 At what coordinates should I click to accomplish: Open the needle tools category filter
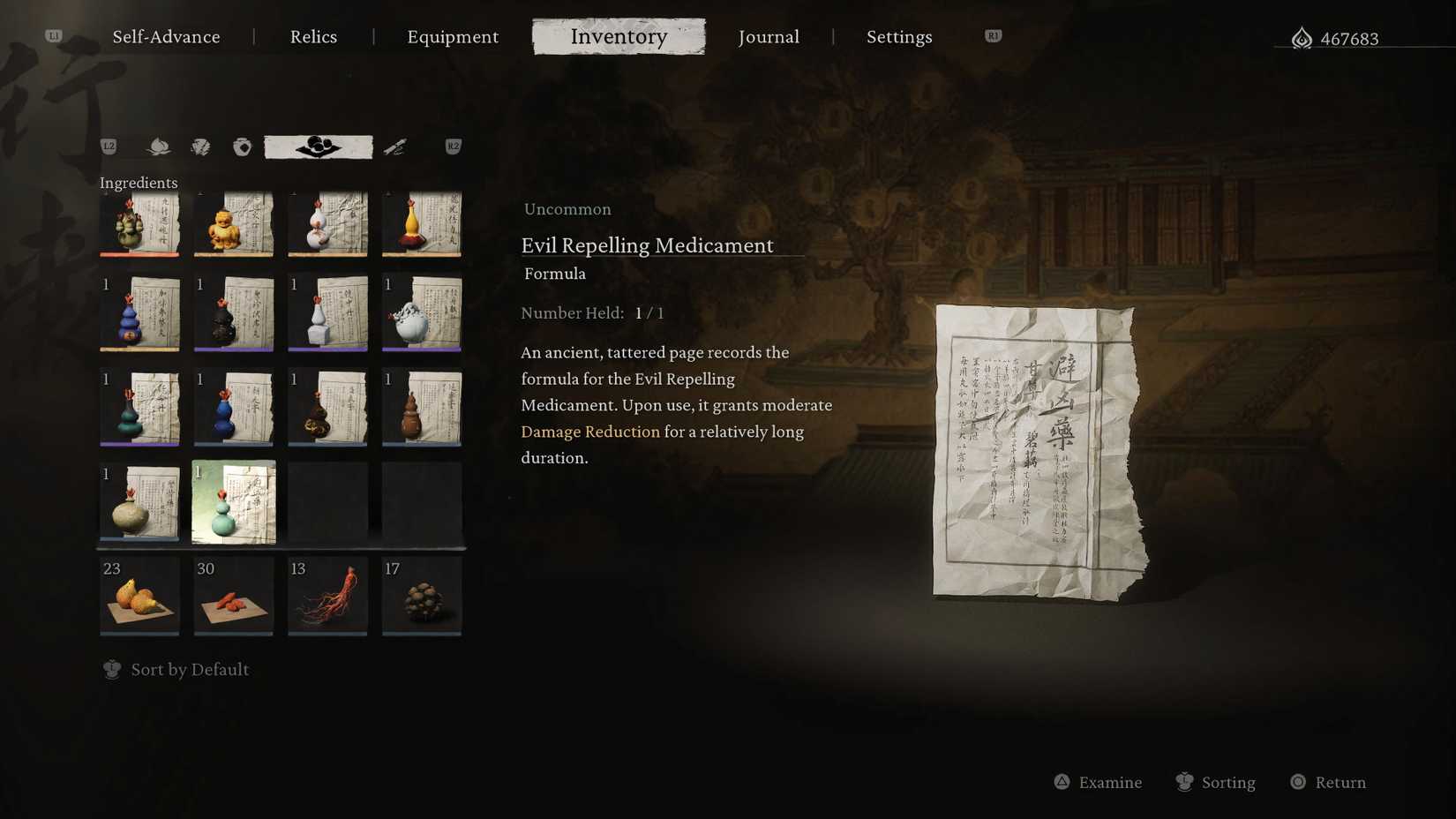click(394, 147)
